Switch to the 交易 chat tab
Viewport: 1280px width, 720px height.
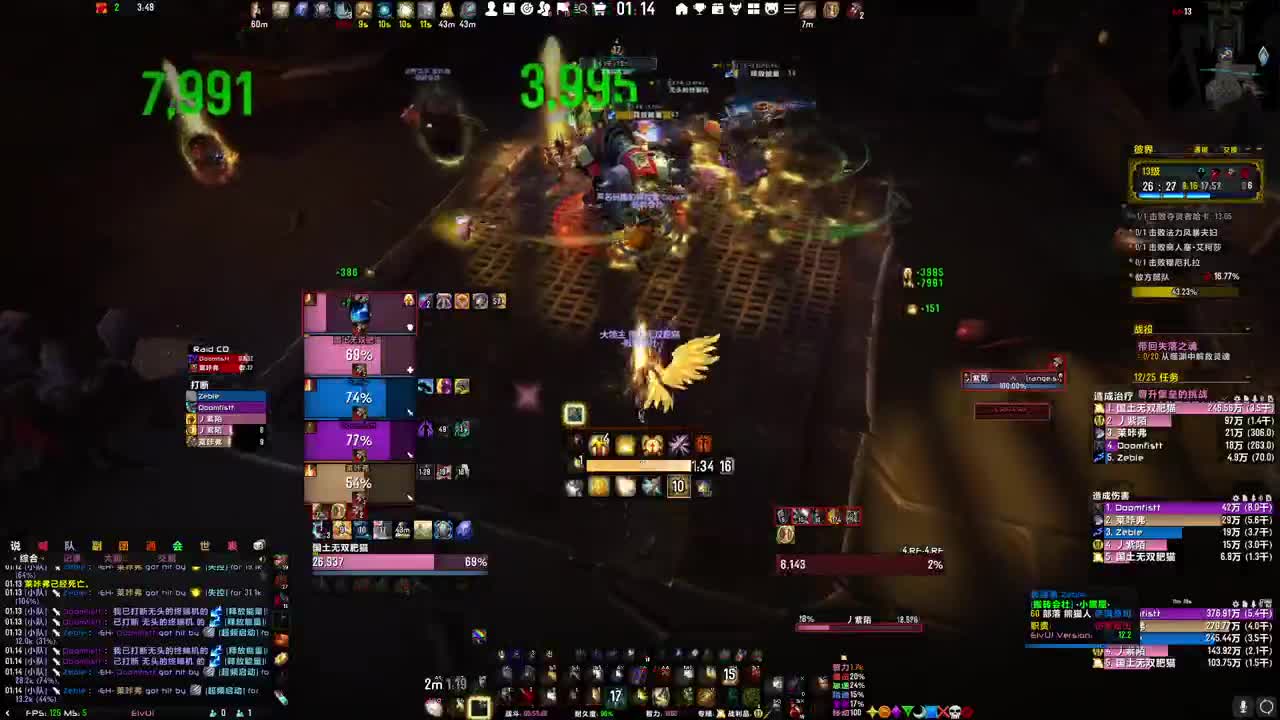pos(166,557)
